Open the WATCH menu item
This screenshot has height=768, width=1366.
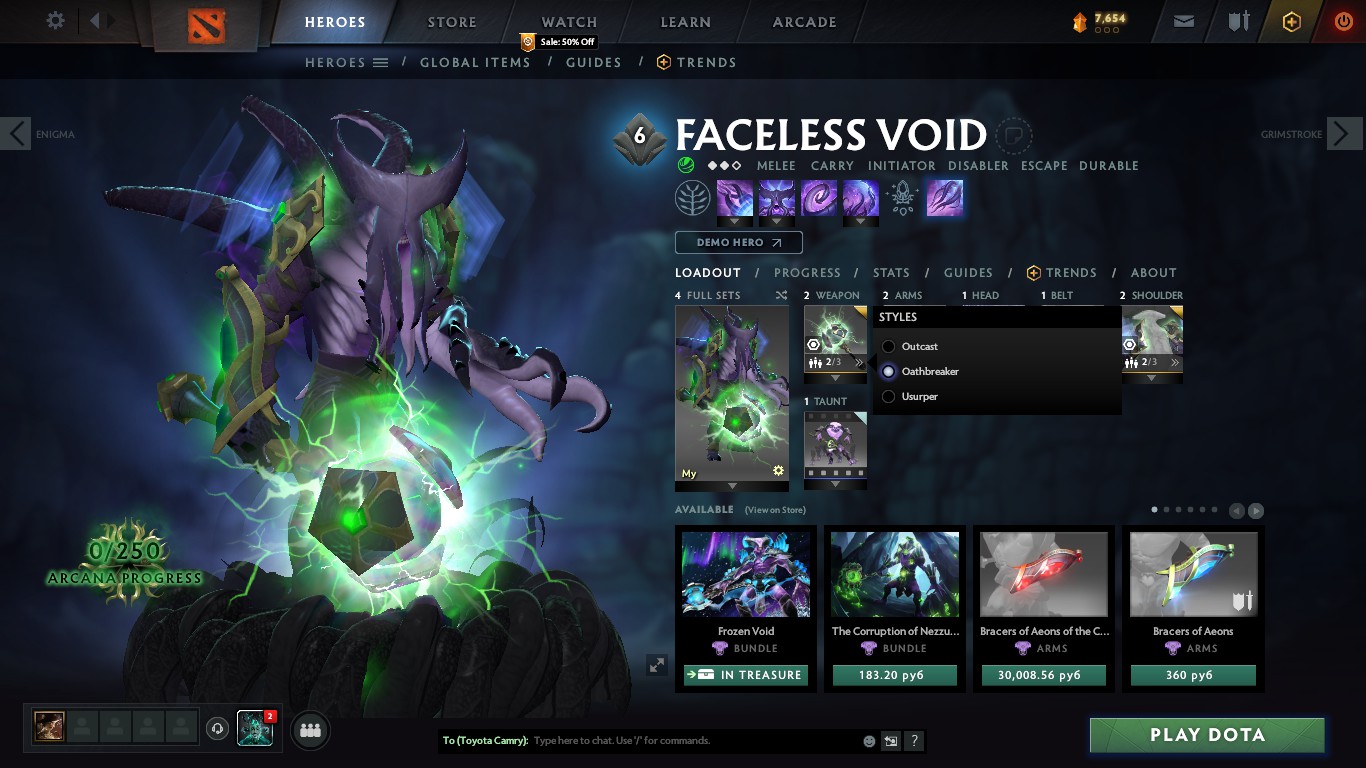pyautogui.click(x=568, y=21)
